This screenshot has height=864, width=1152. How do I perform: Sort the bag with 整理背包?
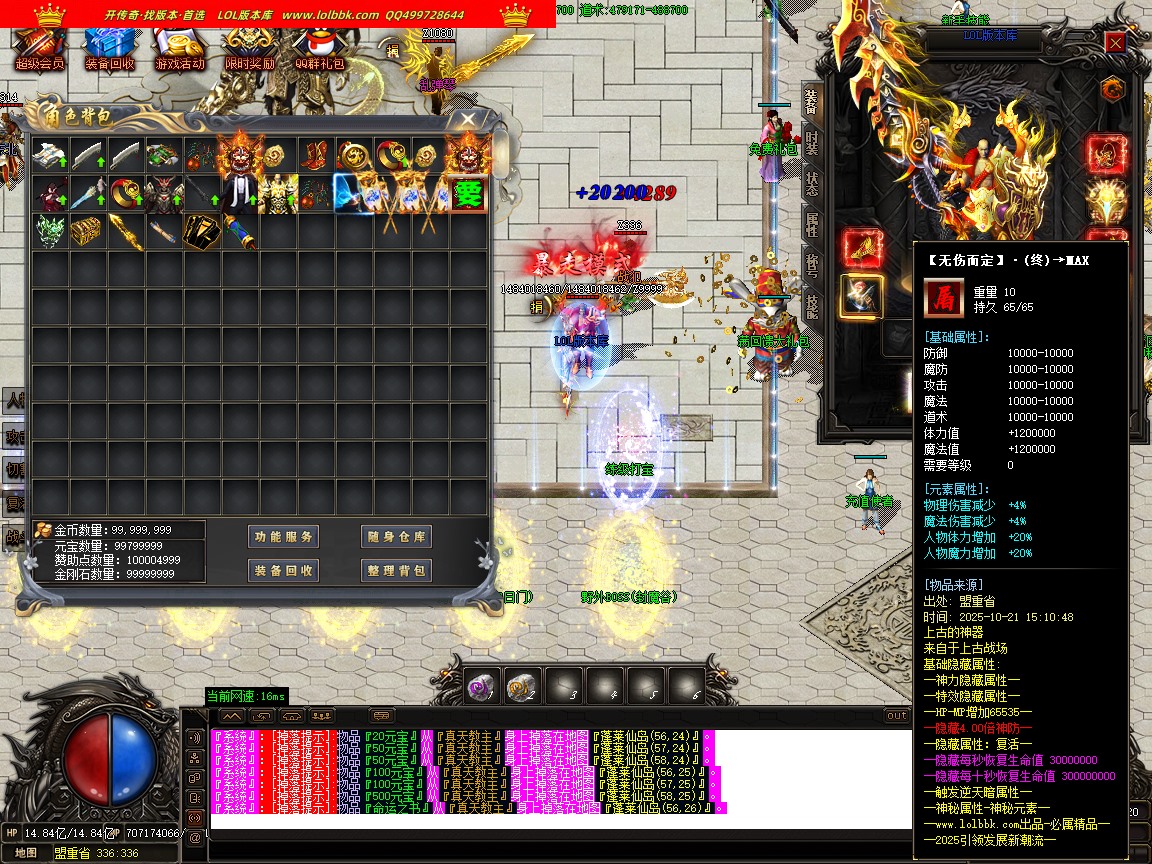coord(397,571)
